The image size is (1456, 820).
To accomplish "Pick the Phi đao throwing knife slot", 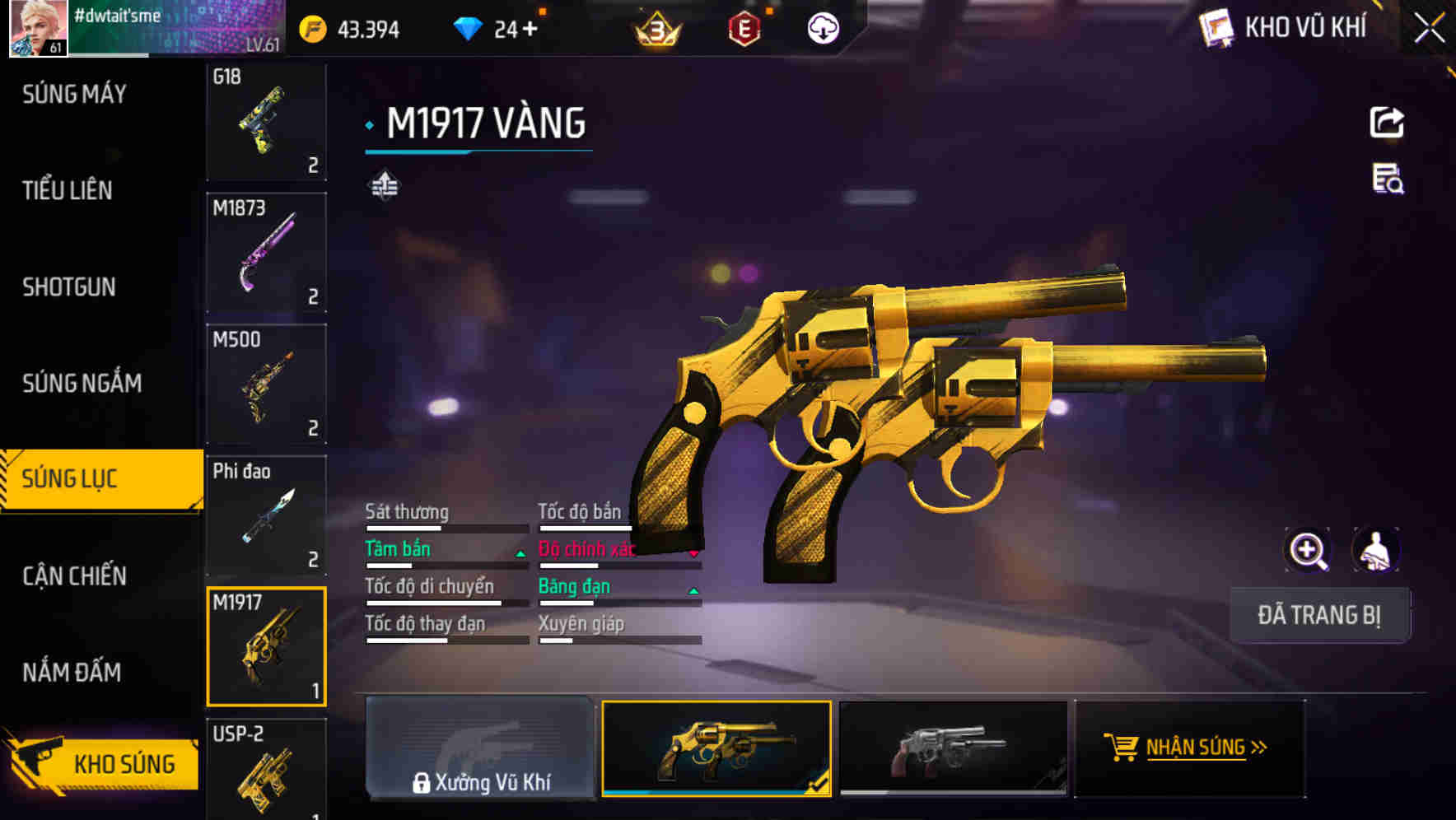I will (x=266, y=515).
